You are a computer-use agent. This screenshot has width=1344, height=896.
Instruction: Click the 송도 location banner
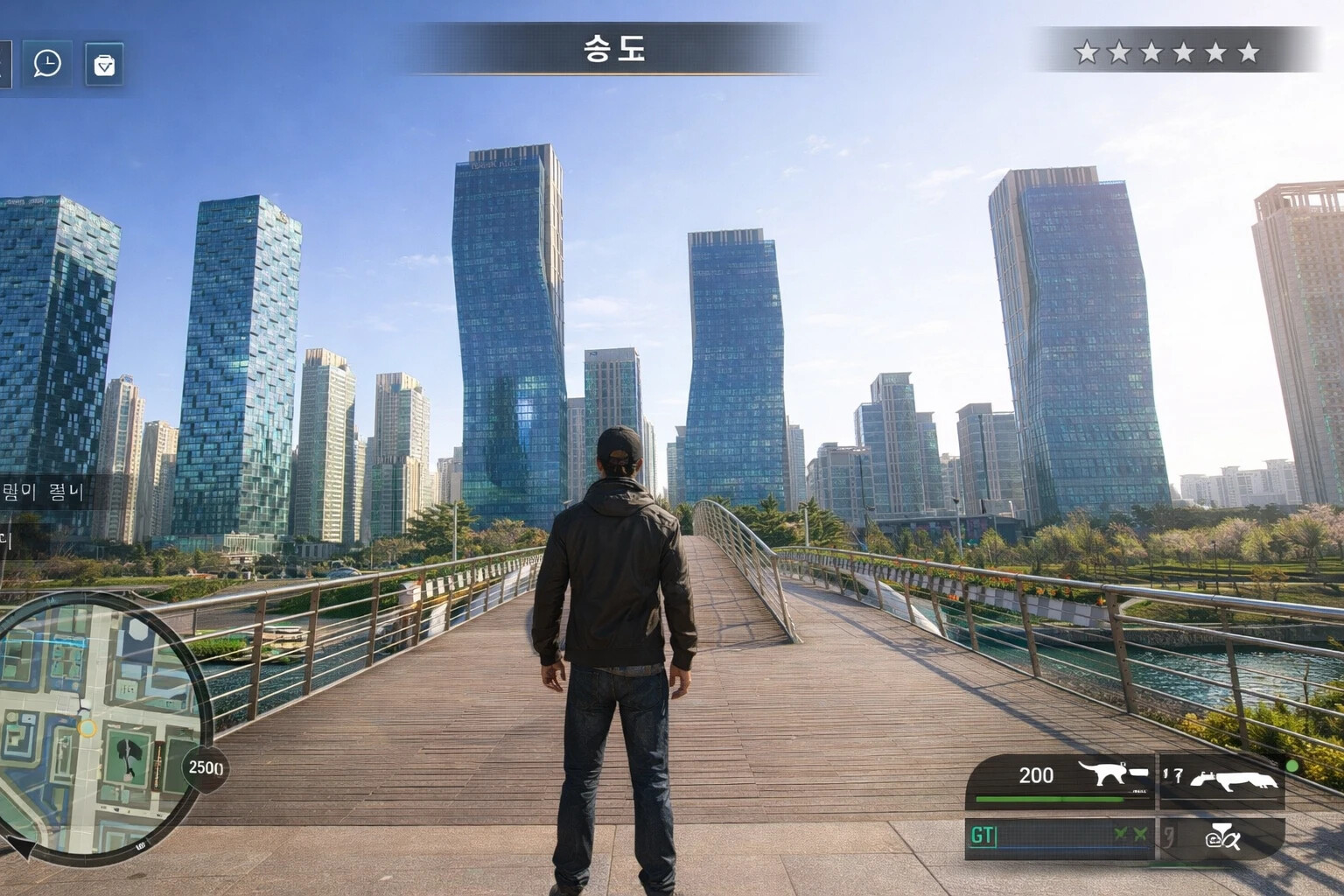[x=614, y=49]
